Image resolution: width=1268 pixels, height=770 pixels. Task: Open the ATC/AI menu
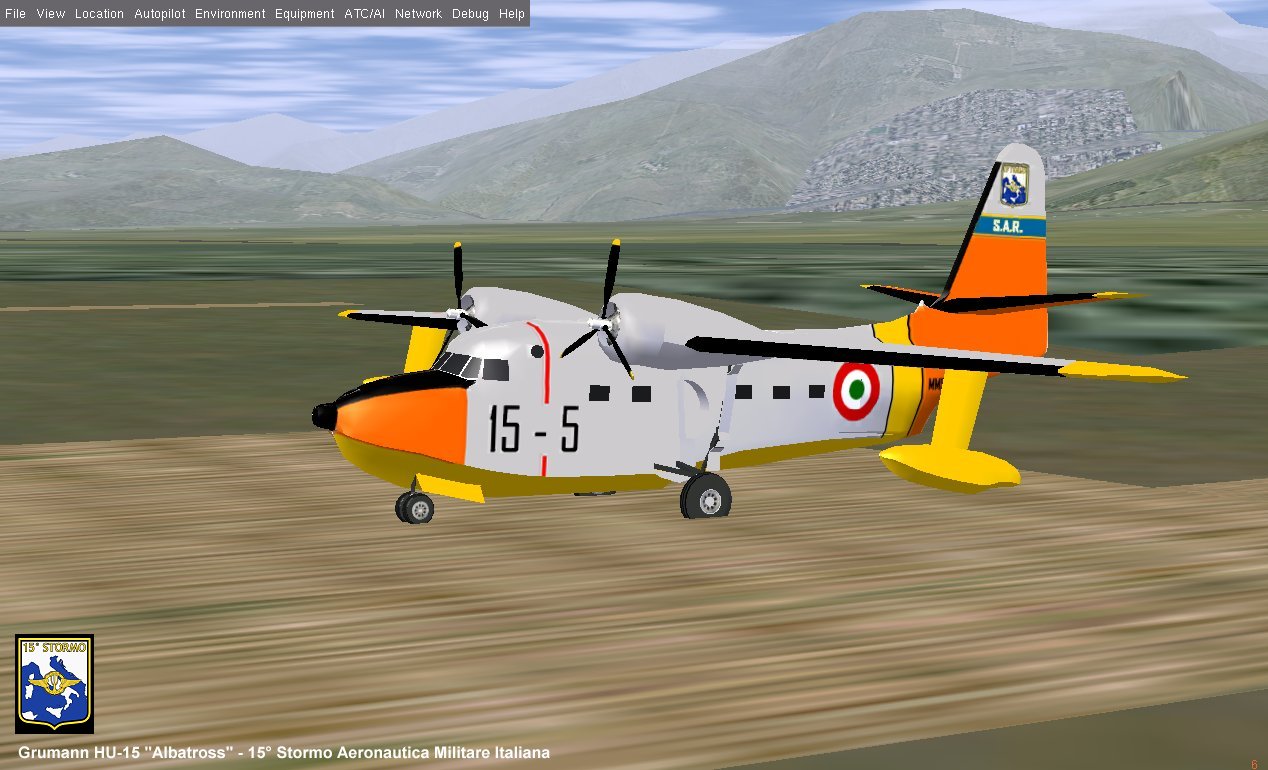coord(364,14)
